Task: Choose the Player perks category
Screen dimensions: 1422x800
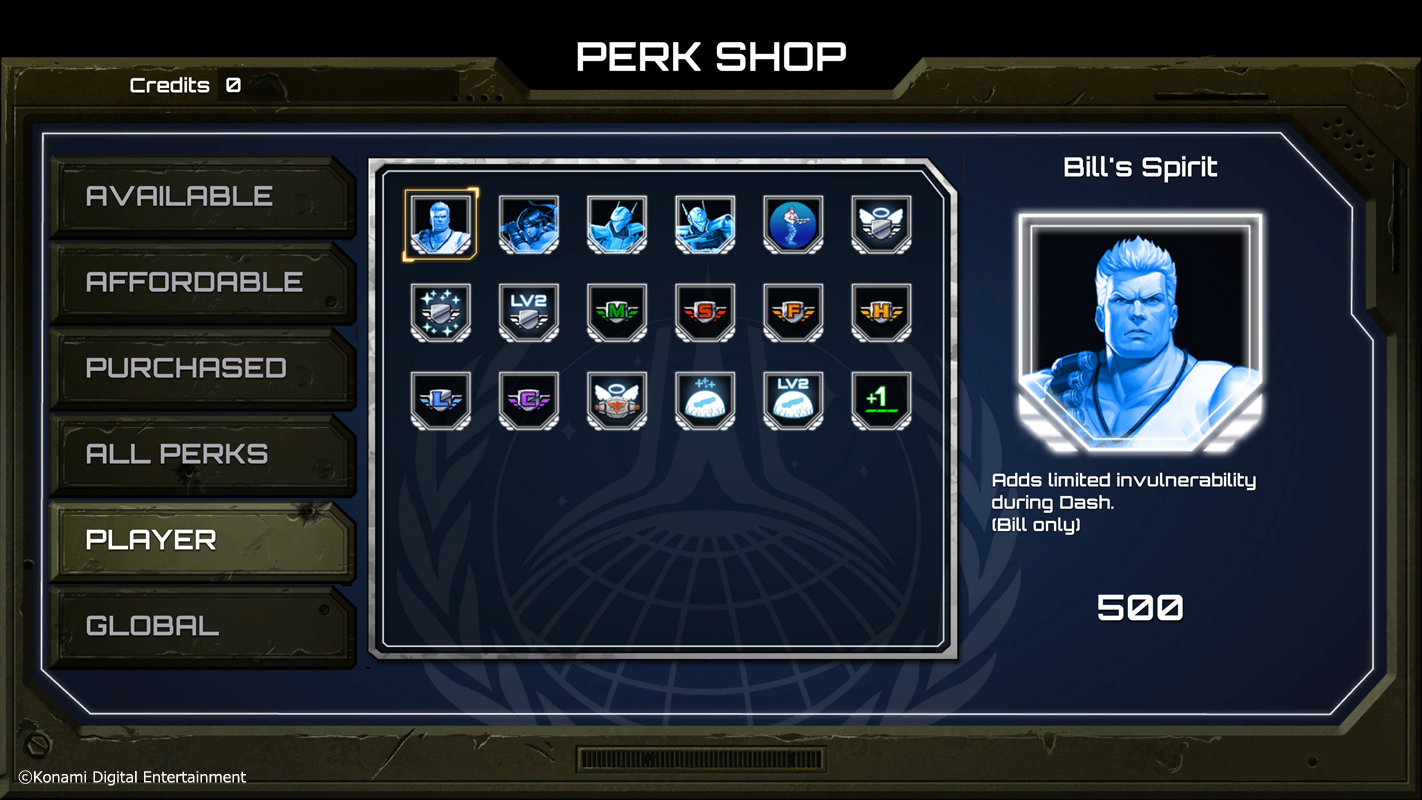Action: pos(200,540)
